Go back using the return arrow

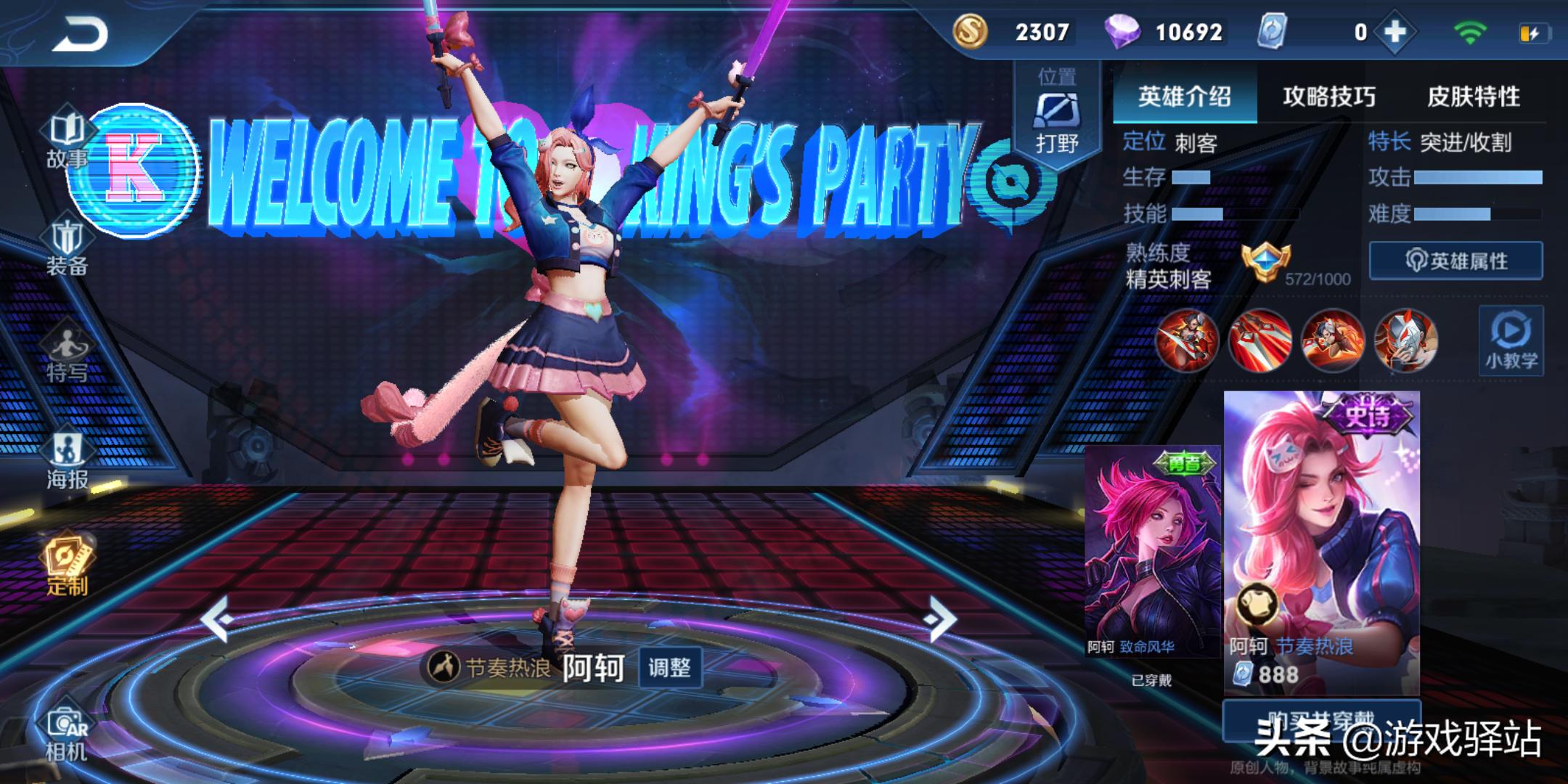(x=80, y=33)
